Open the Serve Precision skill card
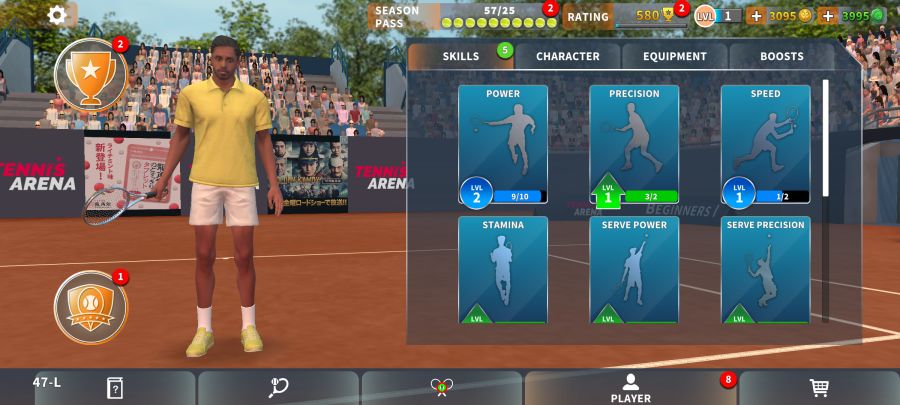The image size is (900, 405). pyautogui.click(x=765, y=270)
